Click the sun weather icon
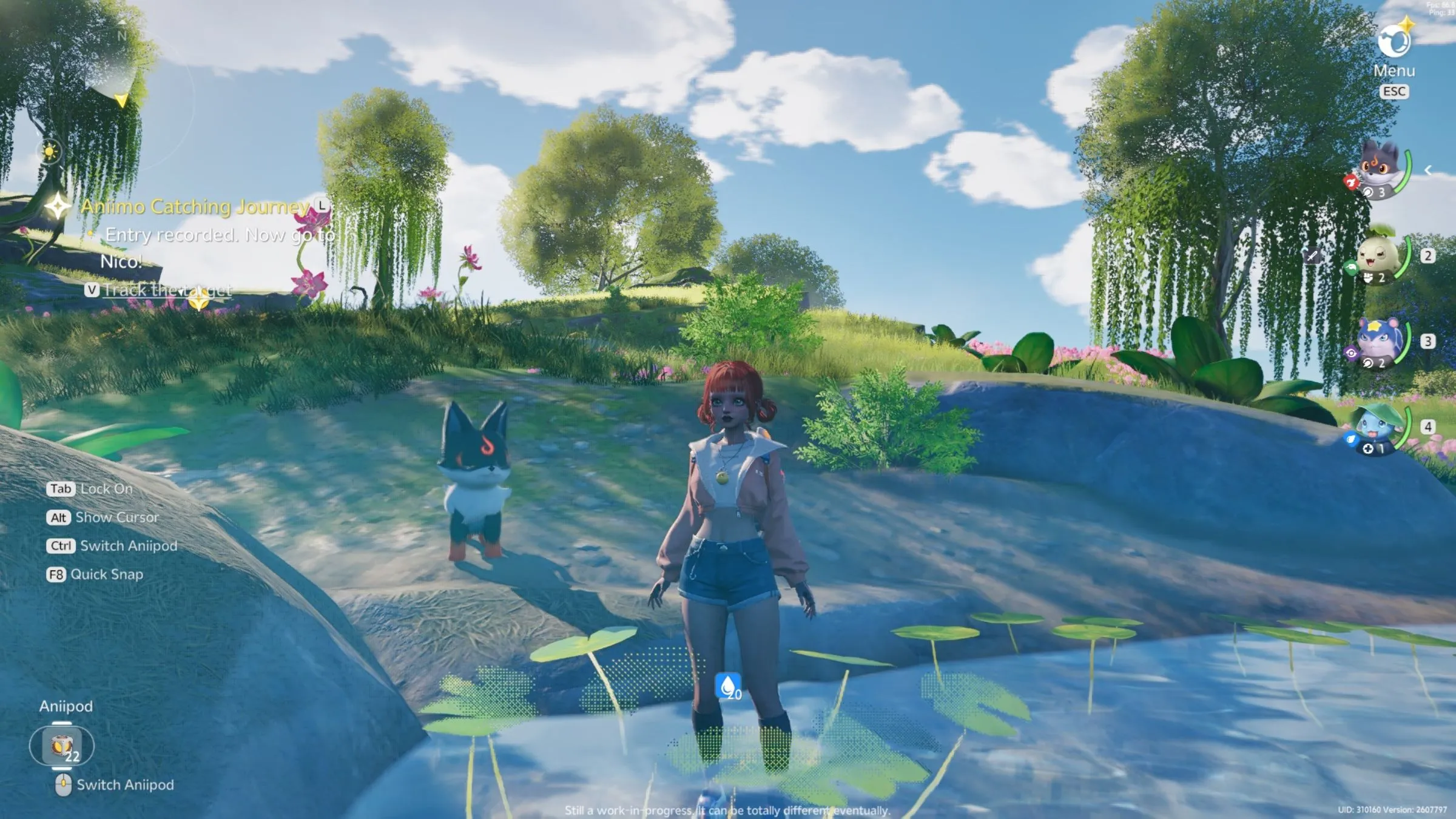Viewport: 1456px width, 819px height. (49, 151)
